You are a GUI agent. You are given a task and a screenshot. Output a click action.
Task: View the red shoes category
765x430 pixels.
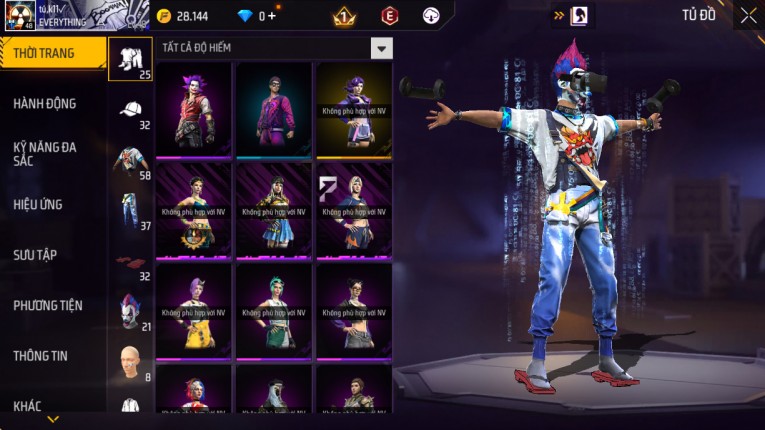click(x=130, y=263)
